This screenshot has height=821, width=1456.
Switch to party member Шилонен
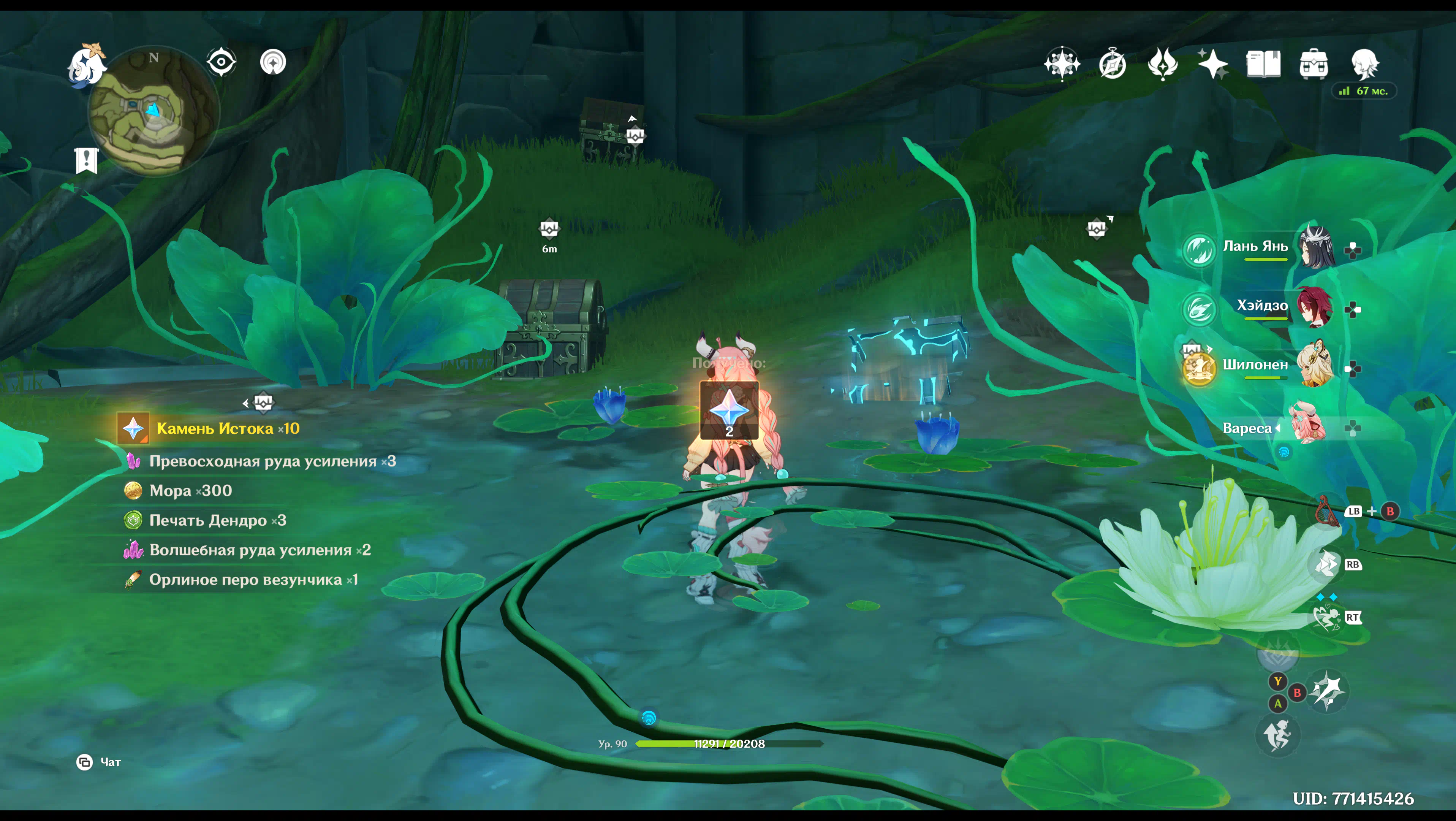tap(1315, 366)
